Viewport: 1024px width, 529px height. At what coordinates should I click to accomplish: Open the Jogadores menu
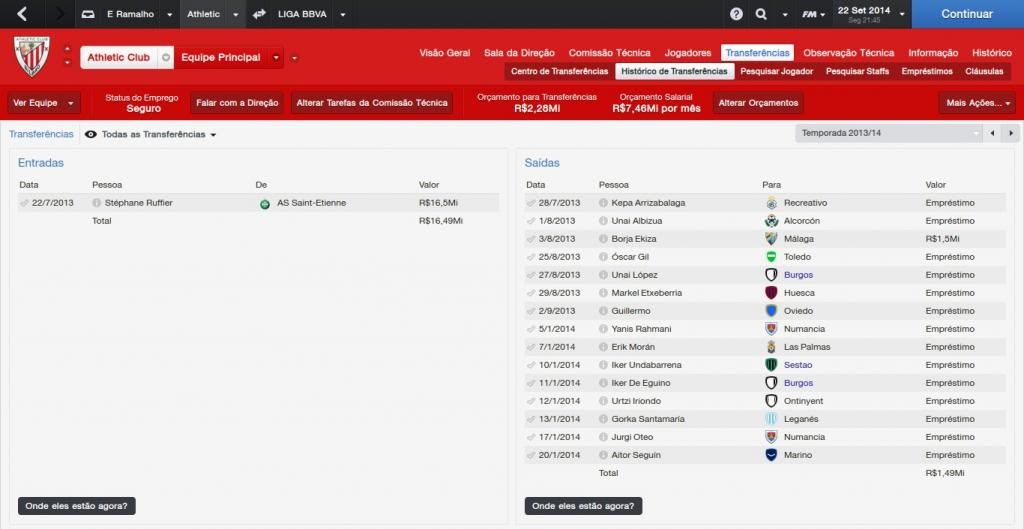click(x=687, y=53)
